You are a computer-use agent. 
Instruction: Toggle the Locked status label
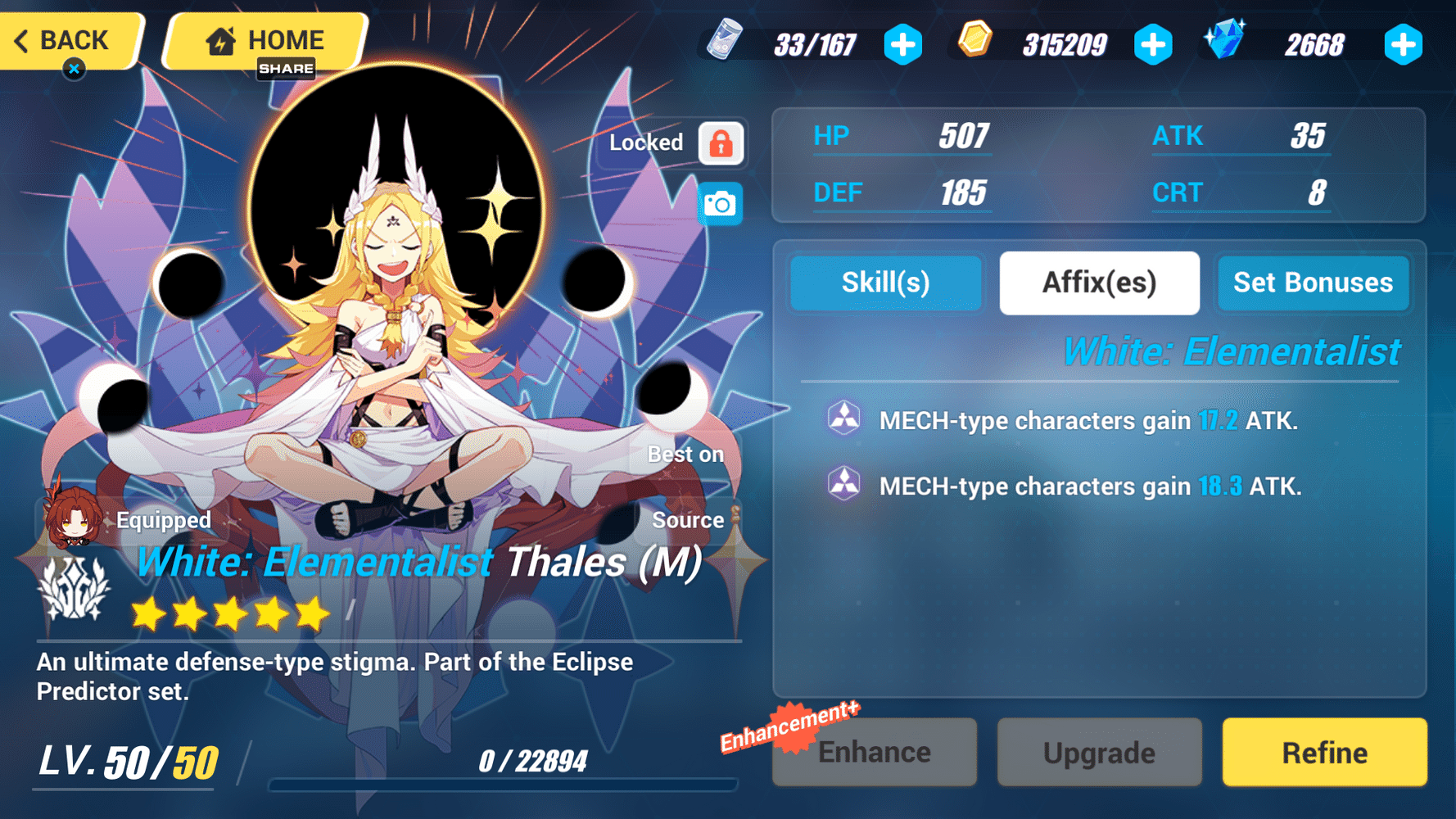(x=647, y=142)
